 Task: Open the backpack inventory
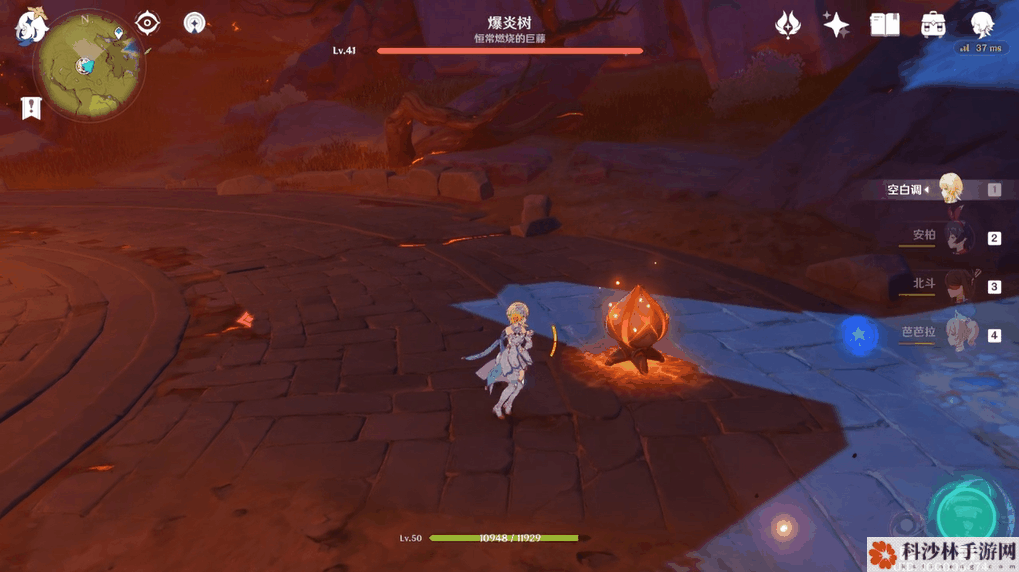click(x=933, y=24)
